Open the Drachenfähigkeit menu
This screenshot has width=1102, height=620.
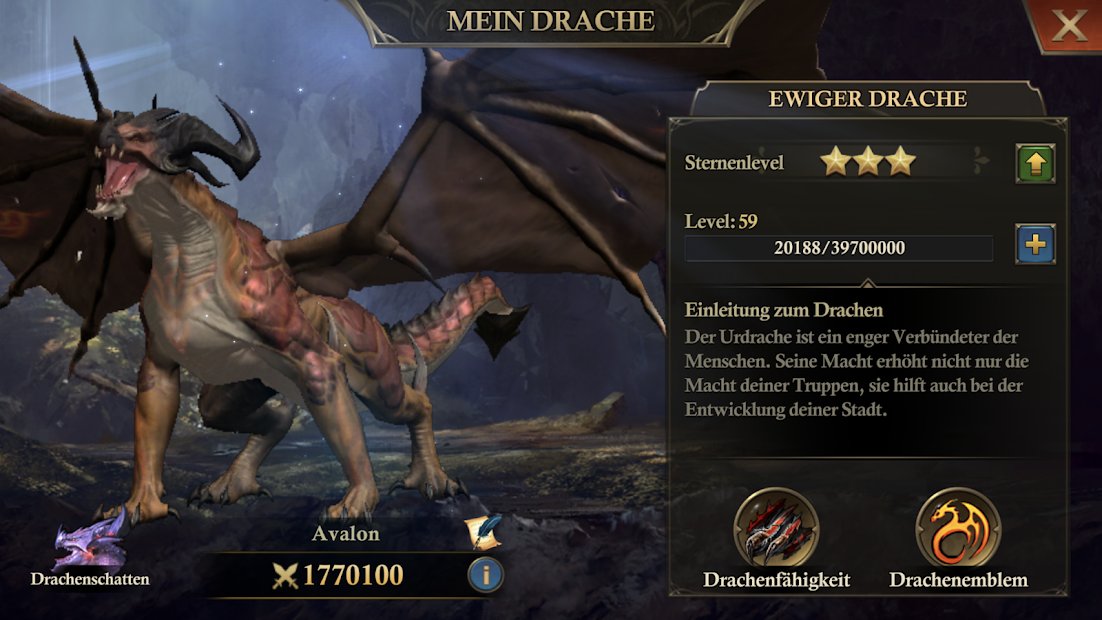pyautogui.click(x=776, y=529)
